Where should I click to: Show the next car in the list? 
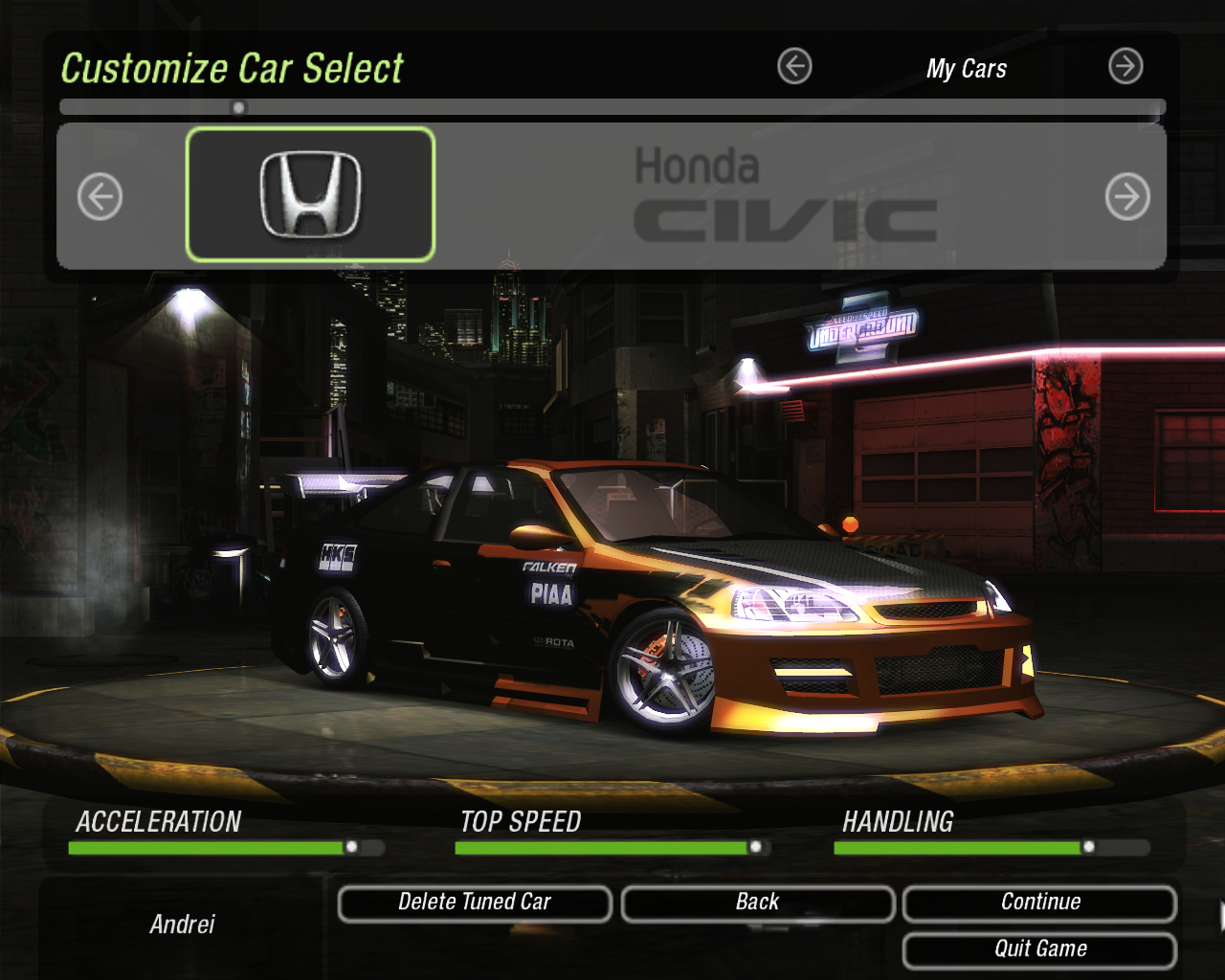pos(1127,197)
